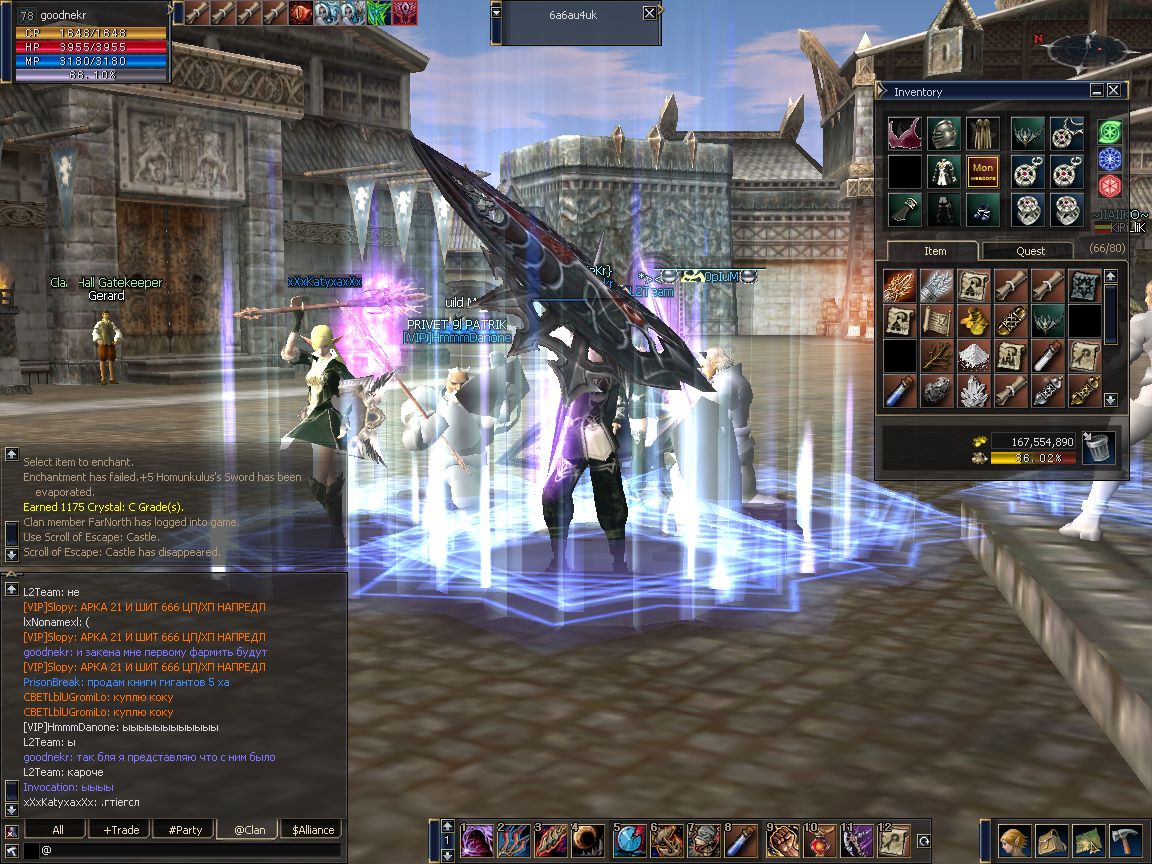The width and height of the screenshot is (1152, 864).
Task: Click the chat message input field
Action: click(x=190, y=850)
